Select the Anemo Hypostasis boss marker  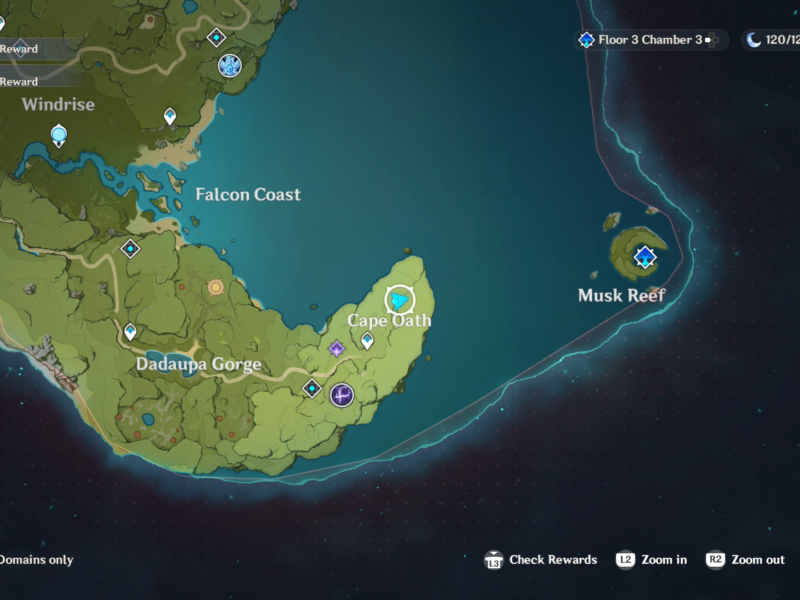(230, 66)
